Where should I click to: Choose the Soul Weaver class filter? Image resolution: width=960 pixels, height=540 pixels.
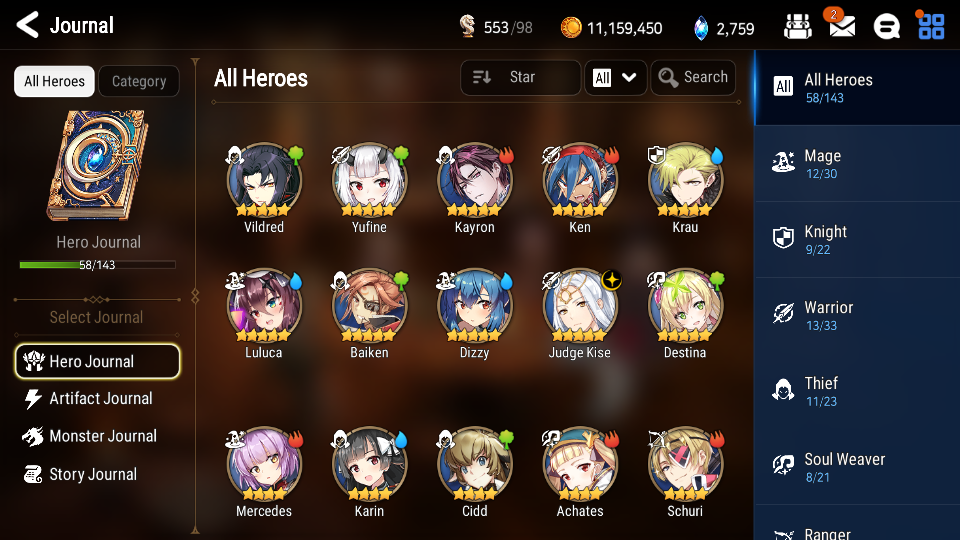coord(856,467)
